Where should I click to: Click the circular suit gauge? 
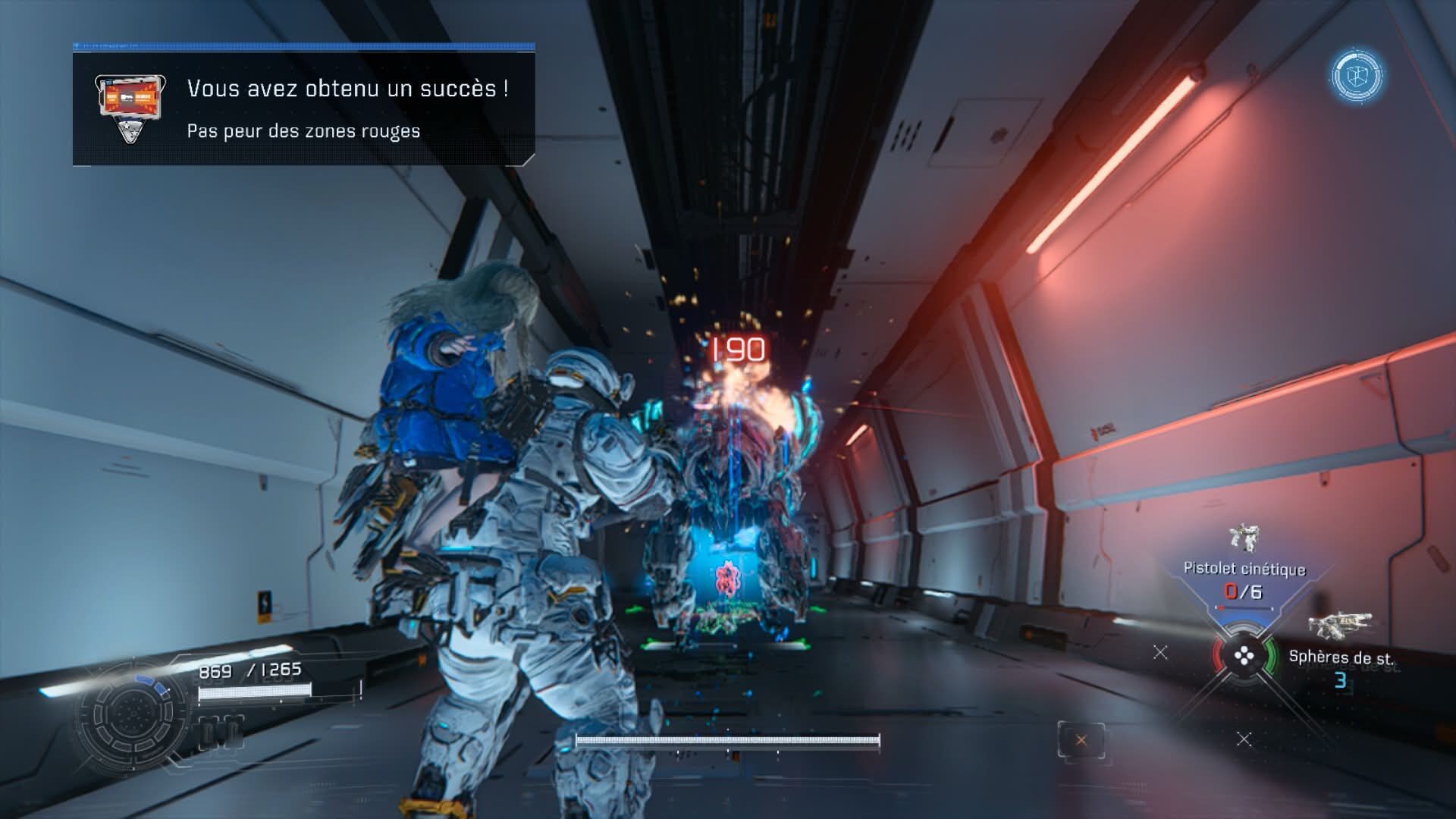point(130,714)
